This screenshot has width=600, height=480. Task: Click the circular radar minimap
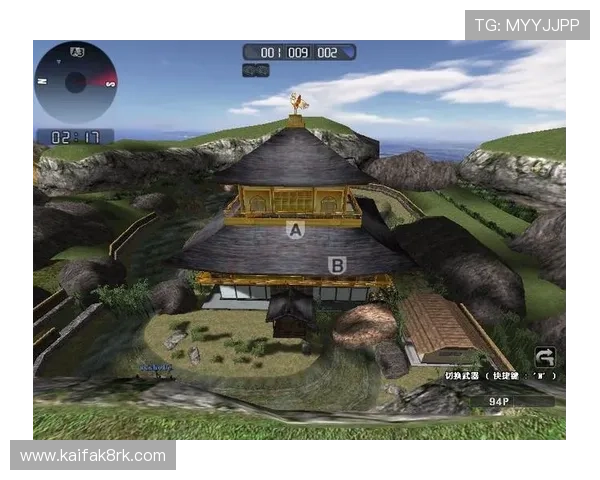(x=75, y=82)
